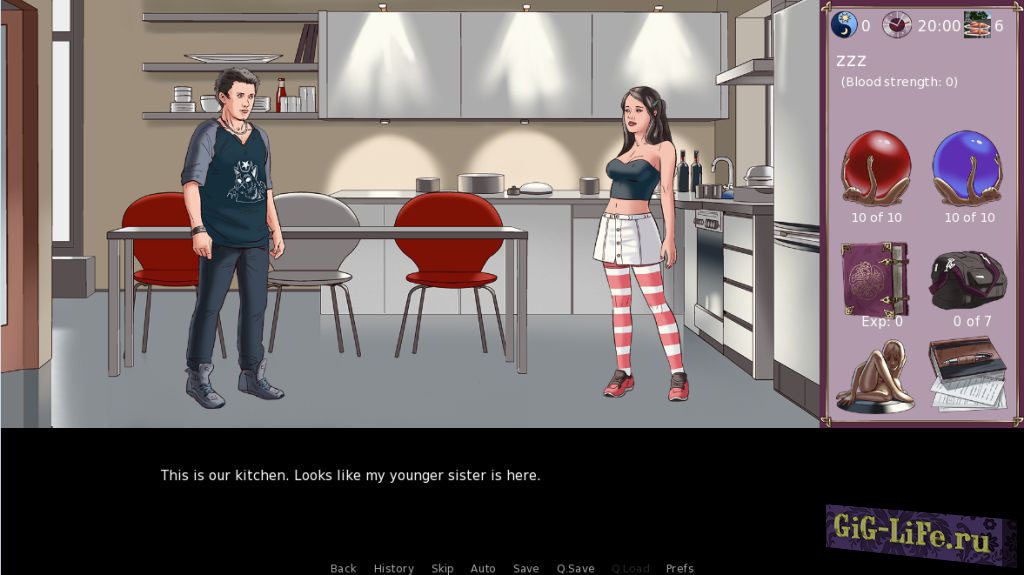Toggle Auto advance
The image size is (1024, 575).
(x=483, y=568)
